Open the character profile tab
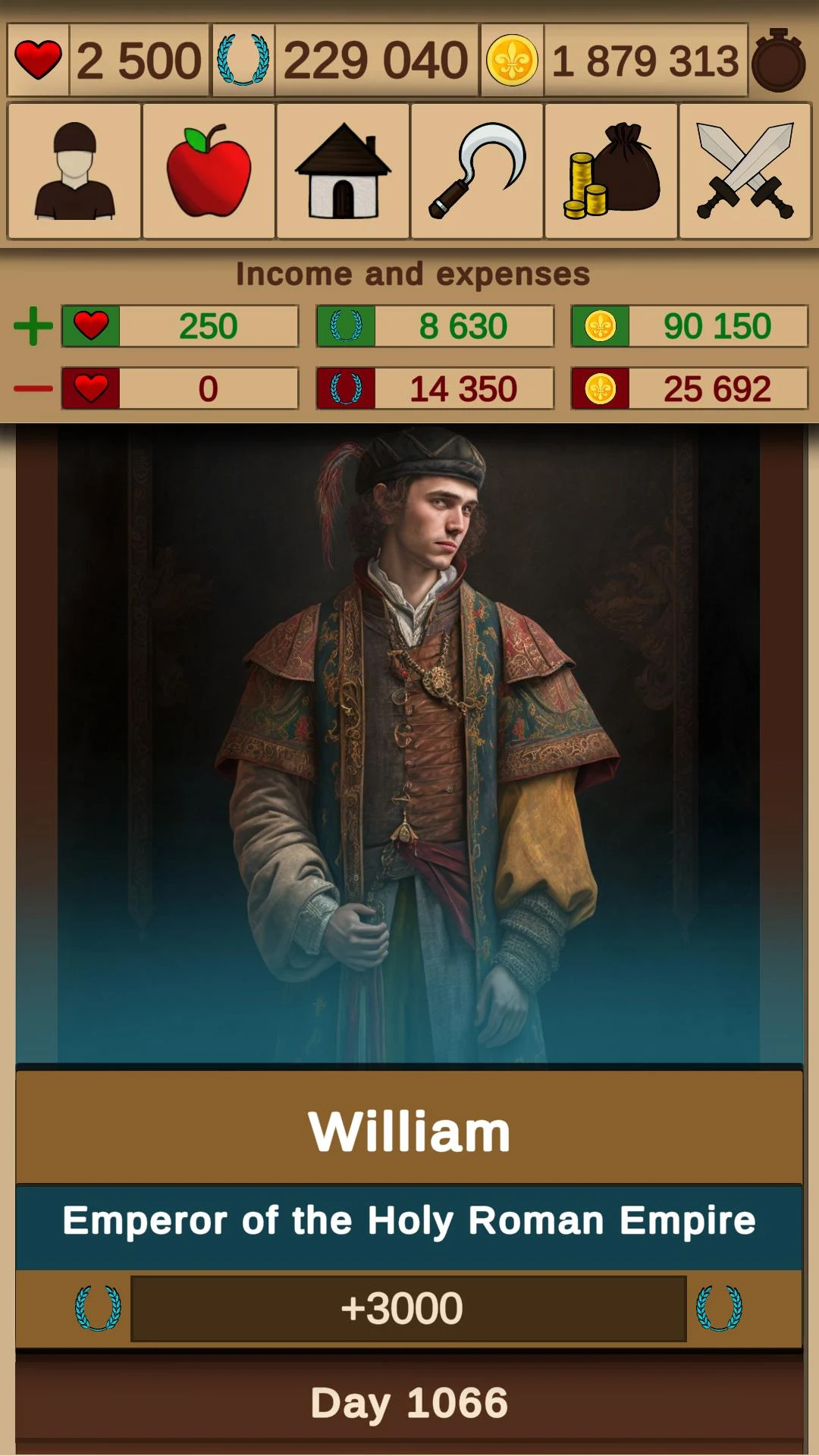The image size is (819, 1456). click(74, 171)
